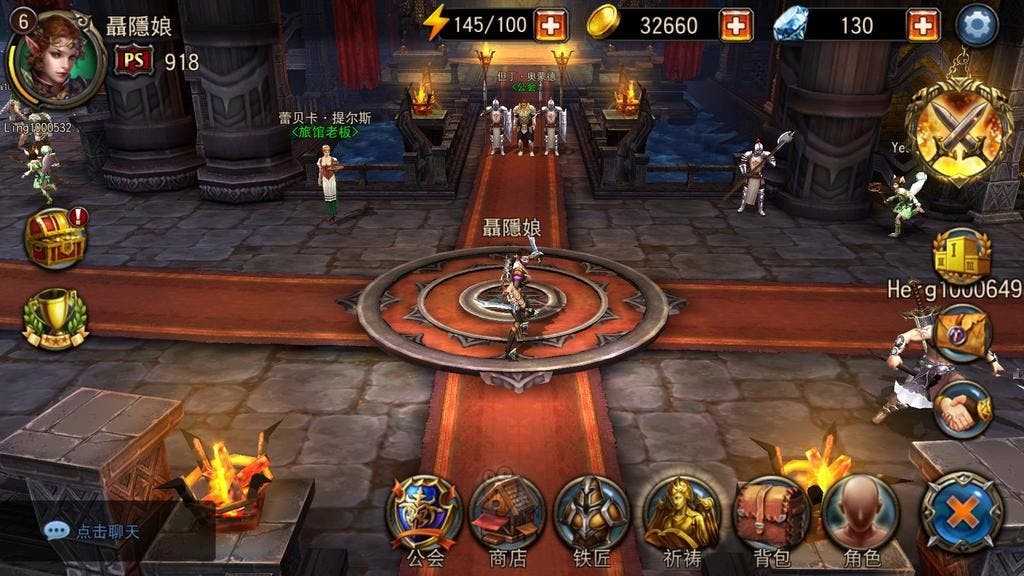Open the settings gear
The width and height of the screenshot is (1024, 576).
click(977, 25)
